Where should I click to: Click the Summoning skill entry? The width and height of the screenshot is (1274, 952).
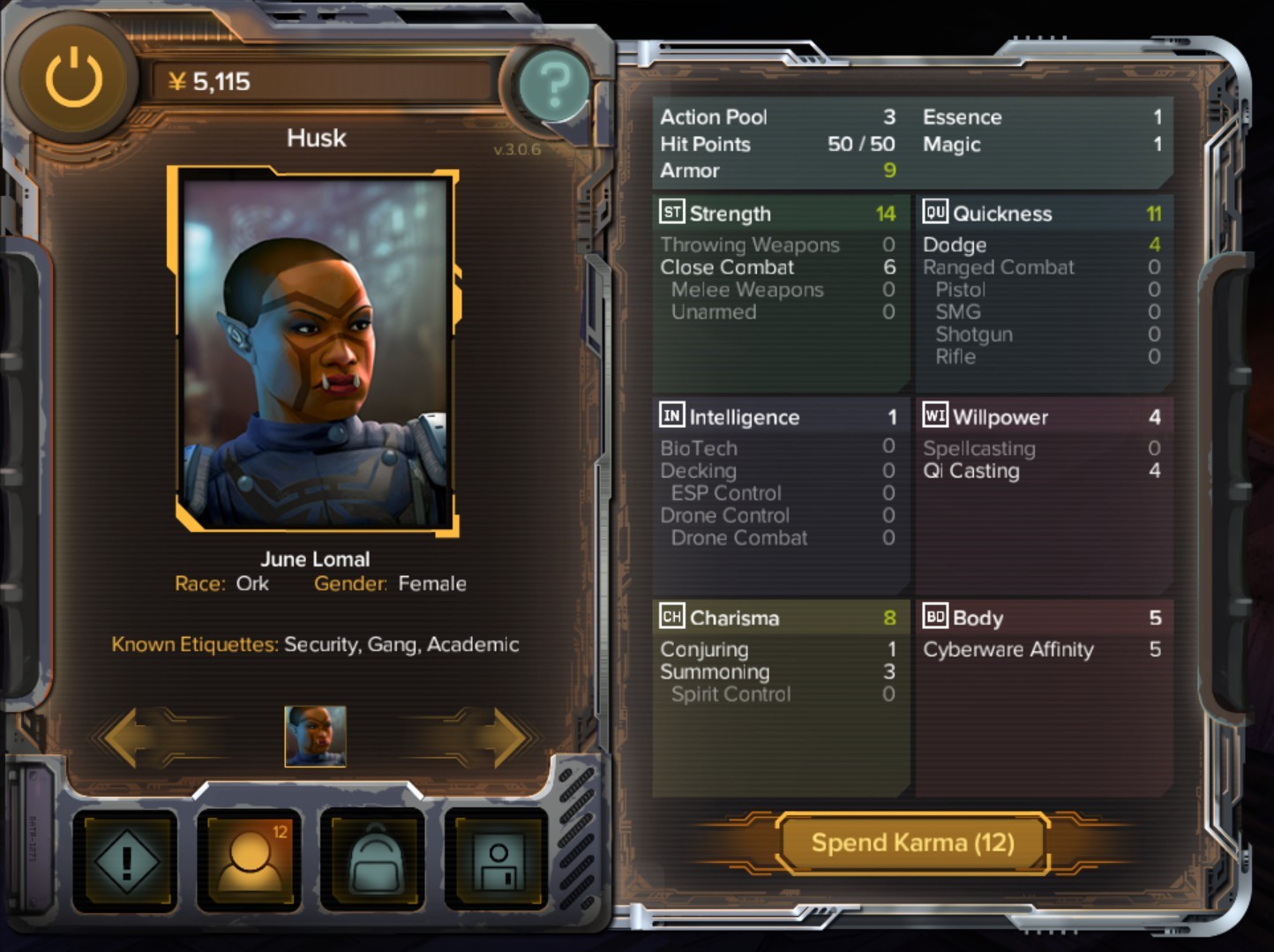[x=716, y=671]
